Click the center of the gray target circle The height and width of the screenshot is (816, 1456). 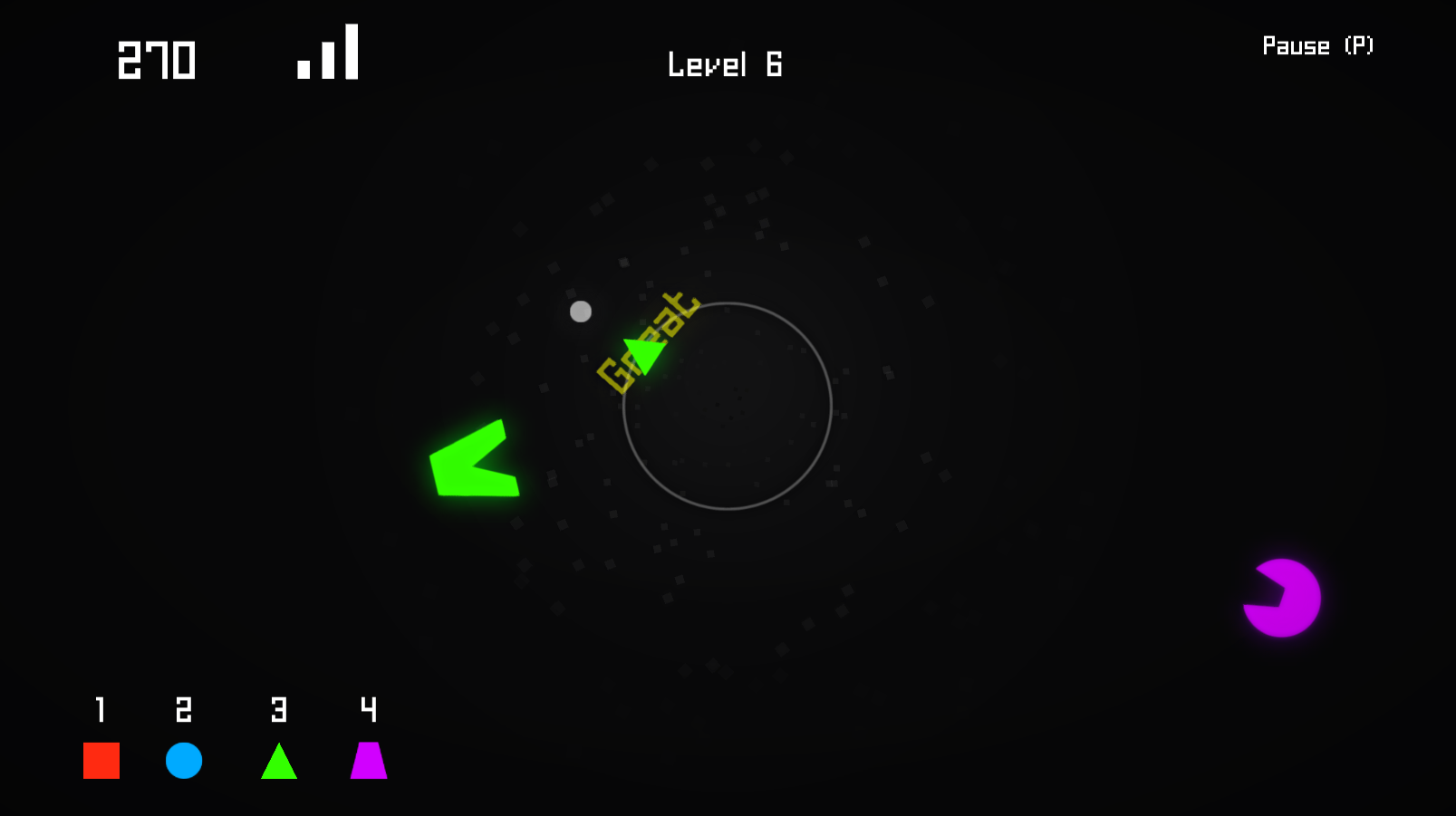(728, 408)
